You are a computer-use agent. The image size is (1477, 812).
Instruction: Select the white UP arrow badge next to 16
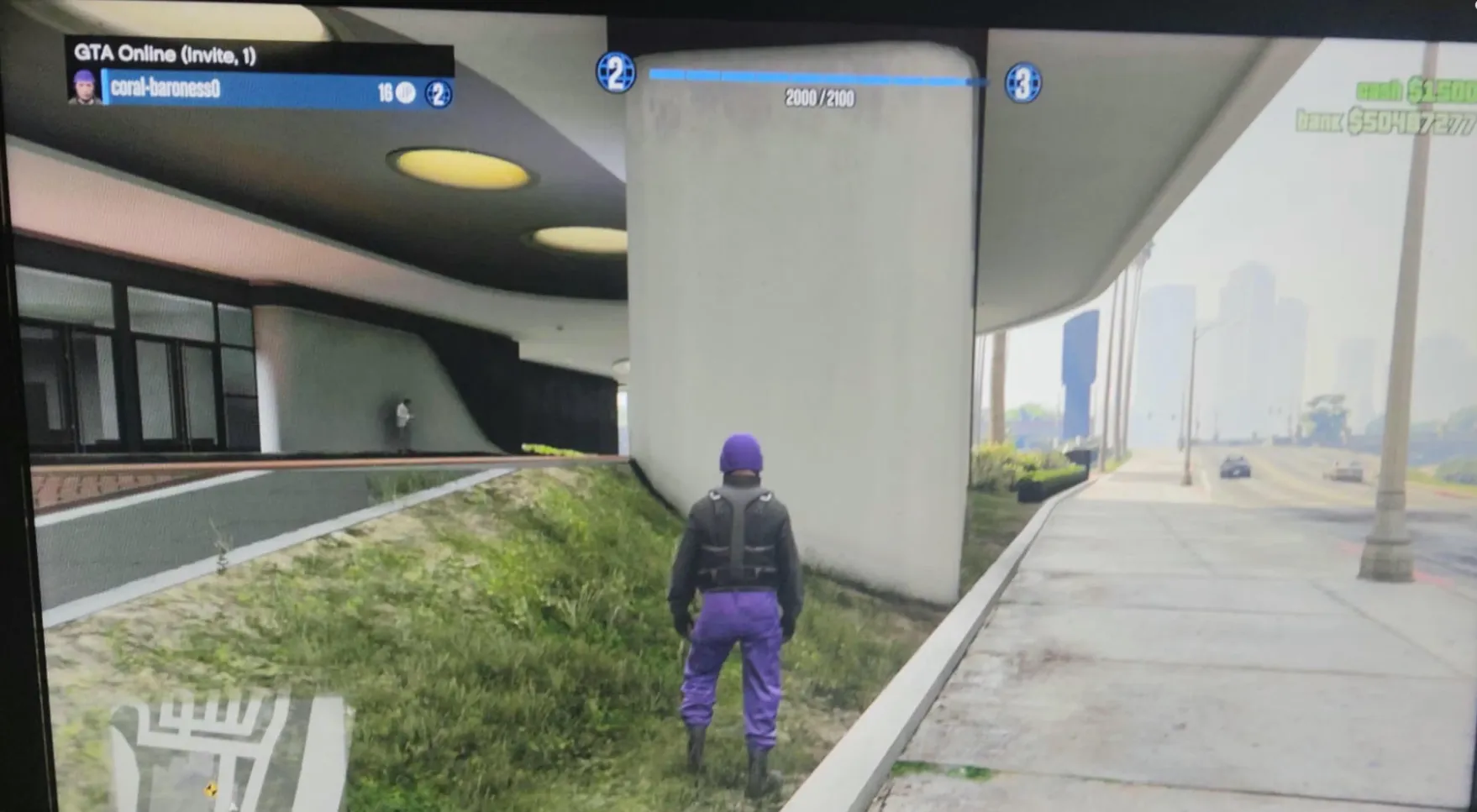pos(405,90)
